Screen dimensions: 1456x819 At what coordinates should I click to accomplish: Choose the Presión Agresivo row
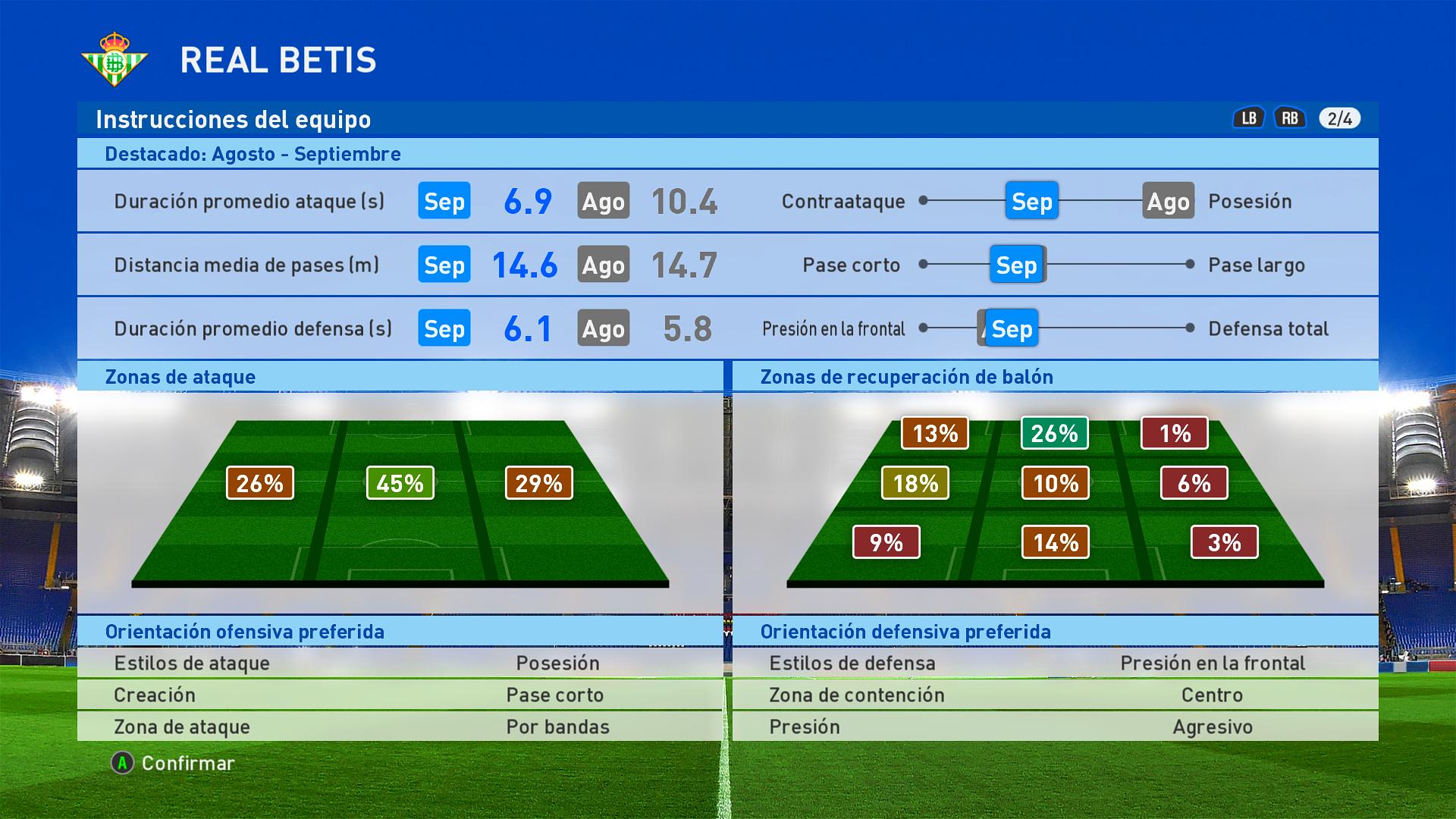1055,726
